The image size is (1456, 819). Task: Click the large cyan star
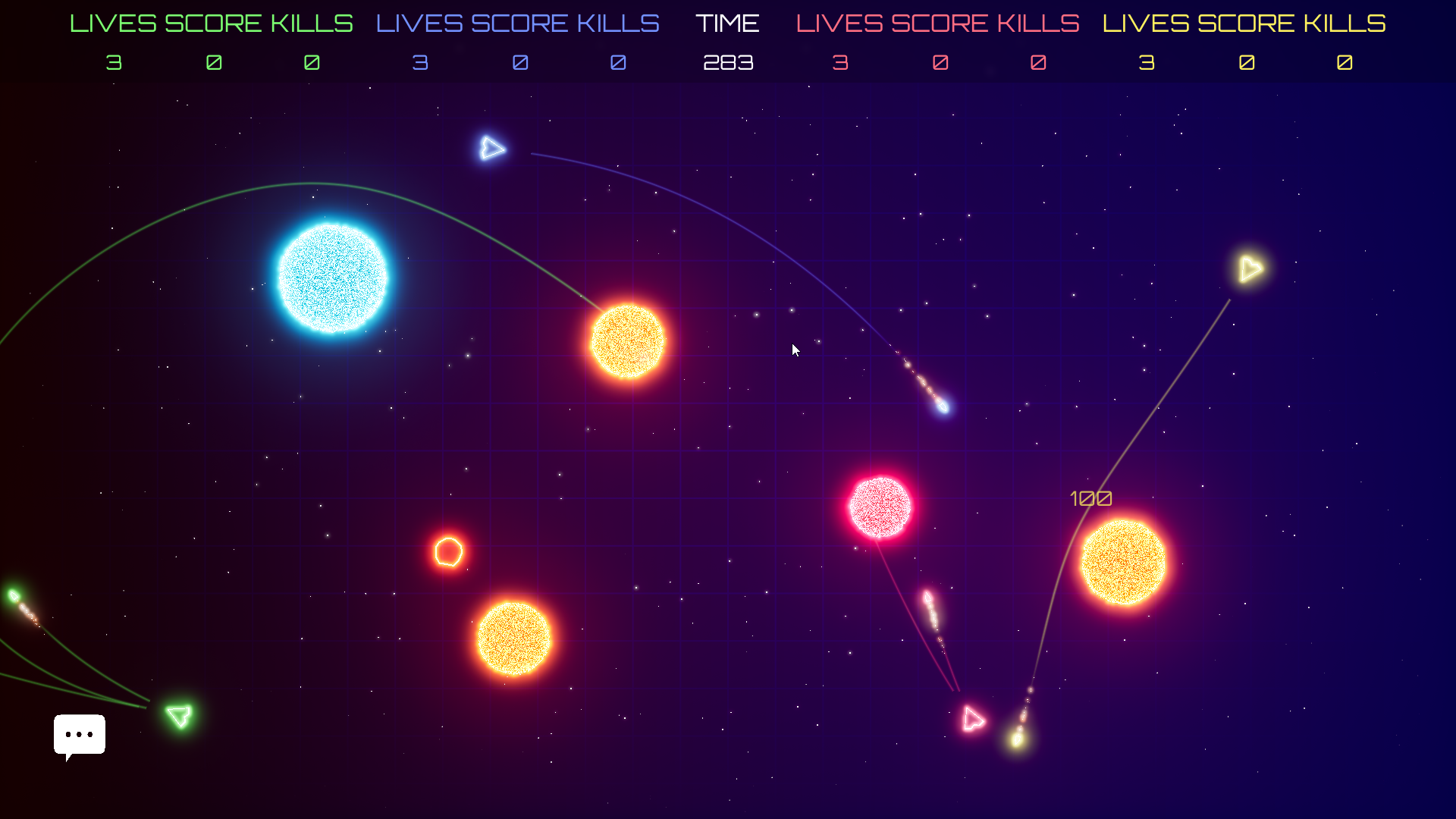(332, 279)
